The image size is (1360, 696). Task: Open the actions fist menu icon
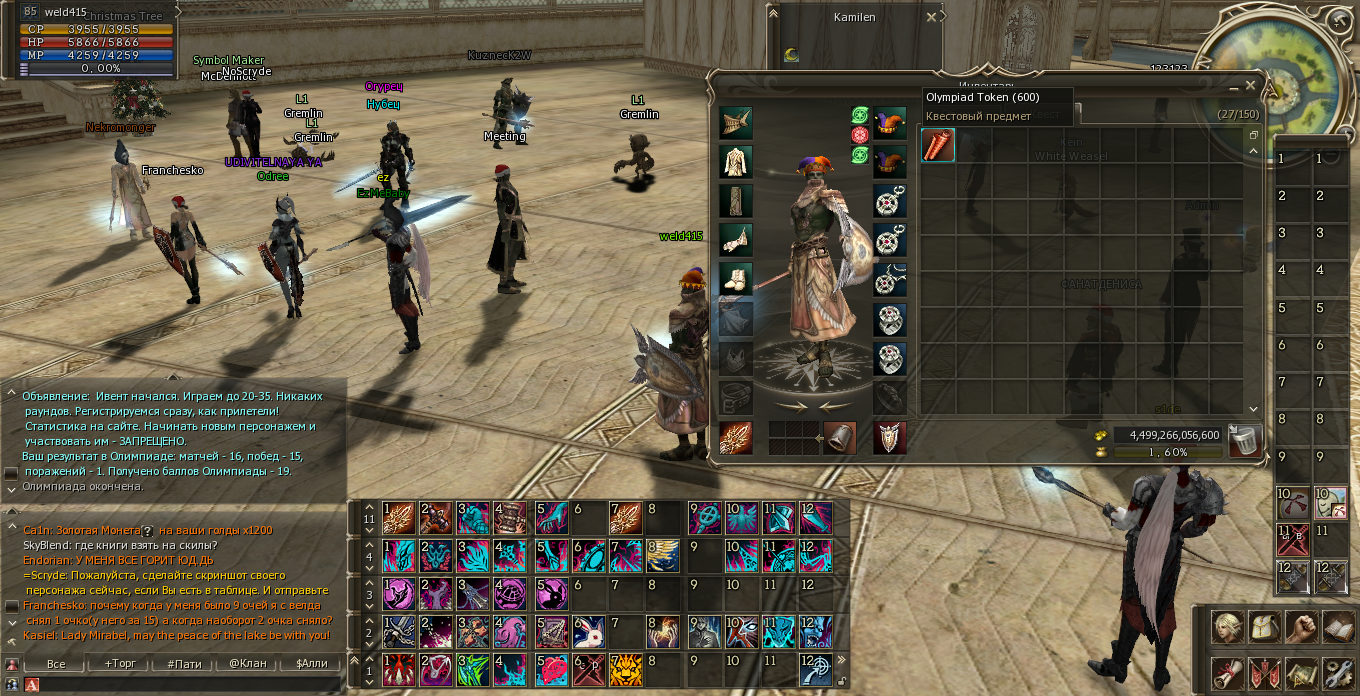tap(1301, 627)
